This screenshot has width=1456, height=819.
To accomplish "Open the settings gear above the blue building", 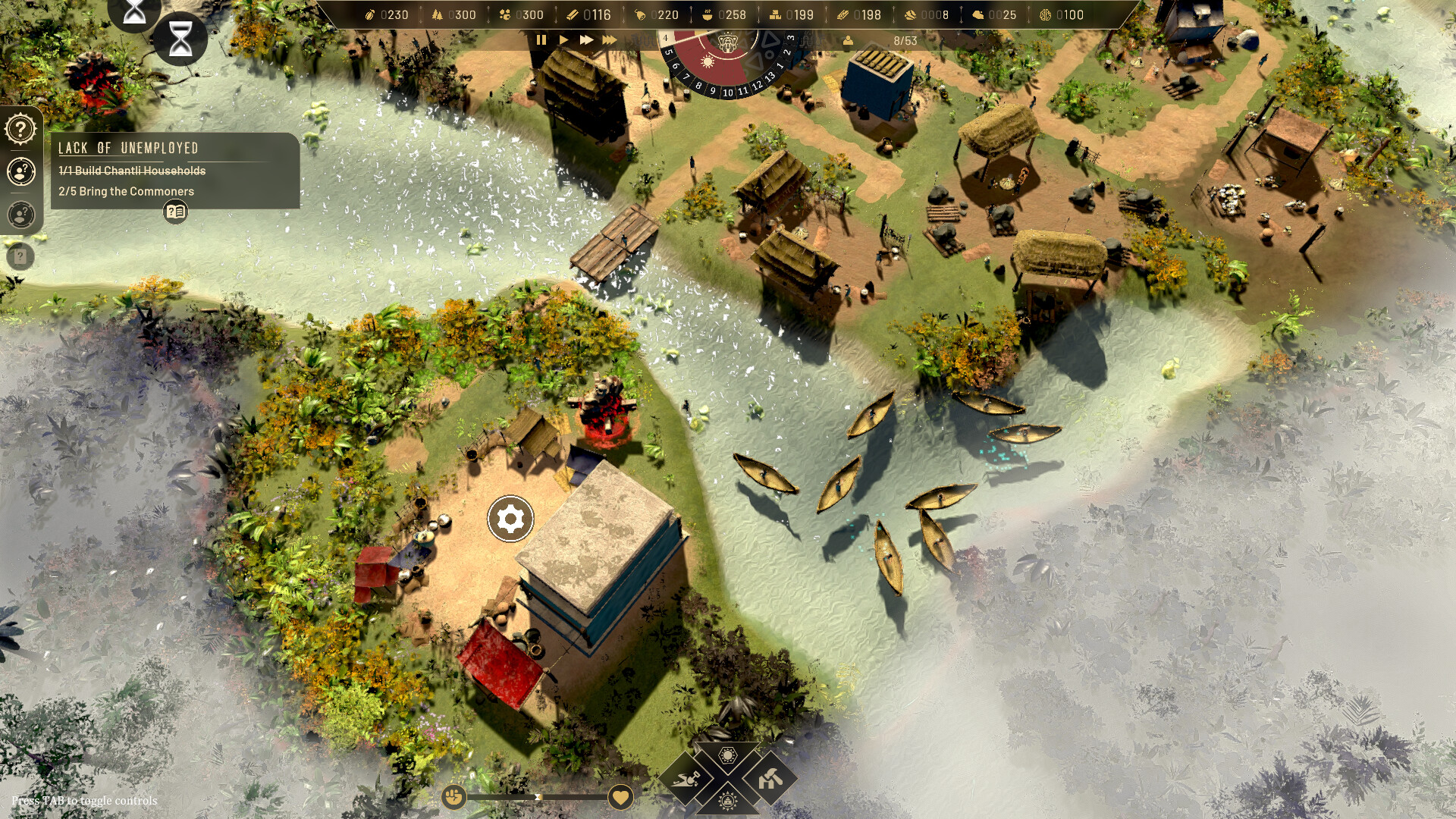I will click(510, 519).
